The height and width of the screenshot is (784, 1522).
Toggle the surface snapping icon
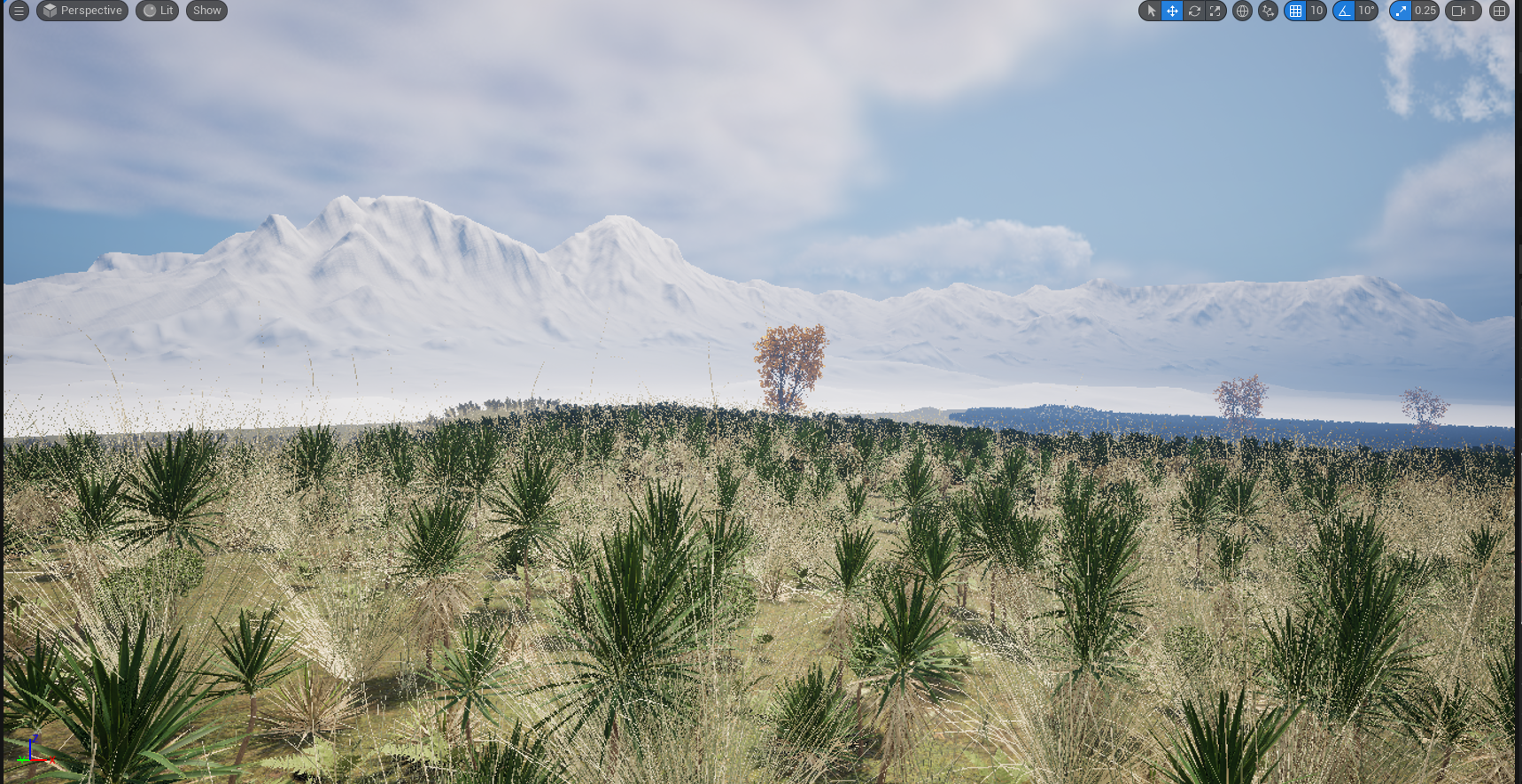(1268, 11)
